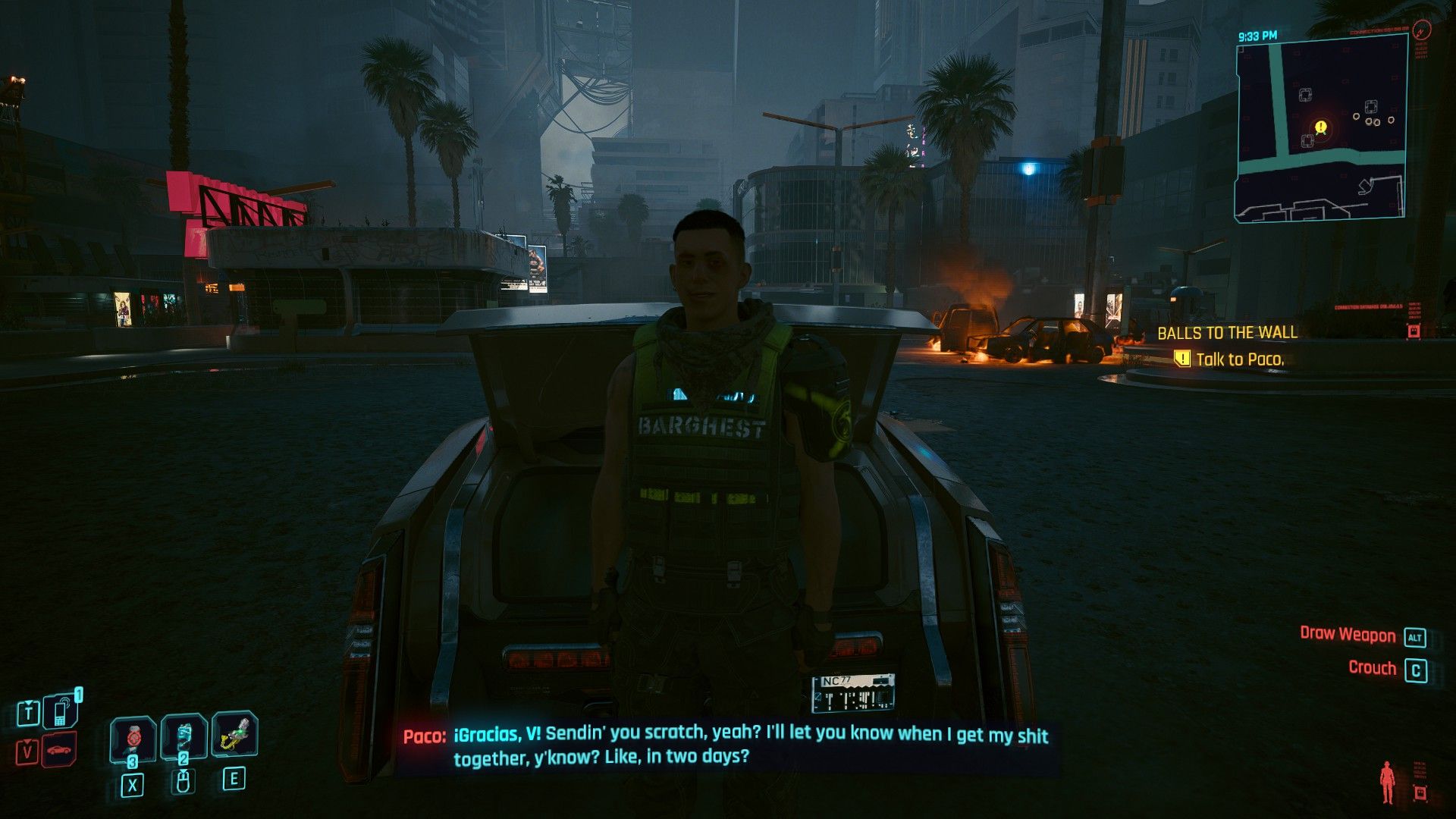Image resolution: width=1456 pixels, height=819 pixels.
Task: Click the Talk to Paco objective
Action: (x=1241, y=359)
